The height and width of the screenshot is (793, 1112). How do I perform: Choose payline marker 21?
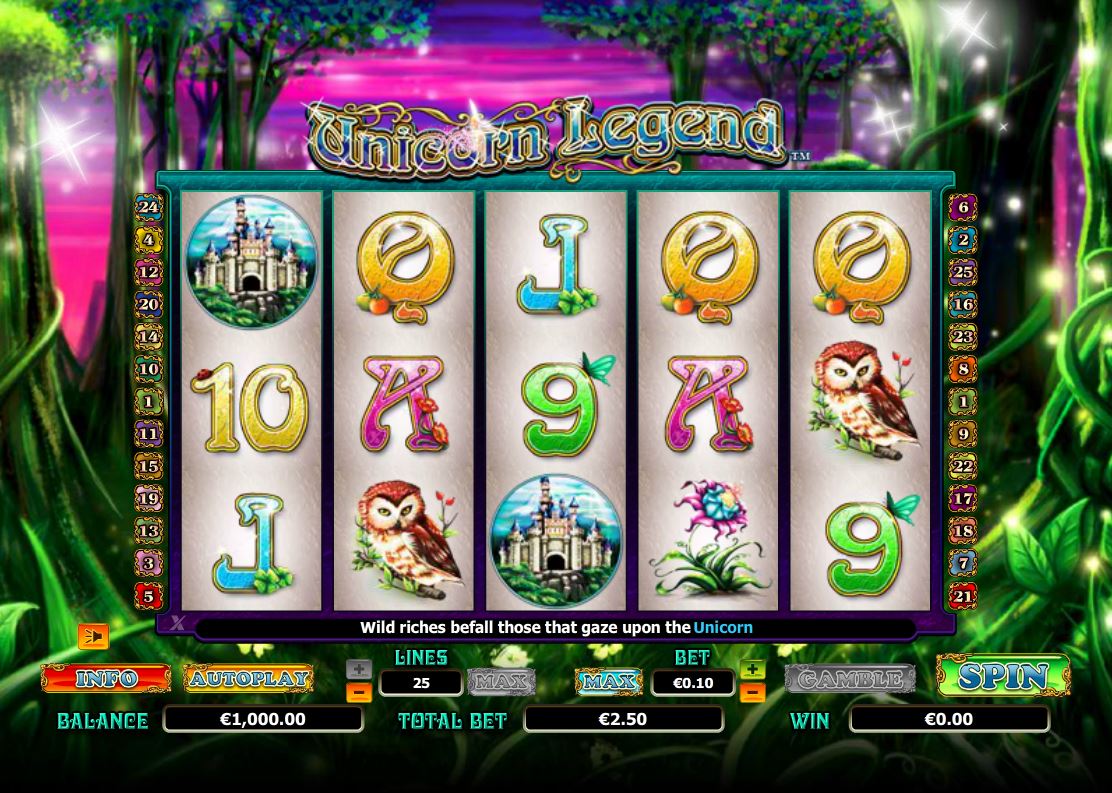(x=963, y=597)
